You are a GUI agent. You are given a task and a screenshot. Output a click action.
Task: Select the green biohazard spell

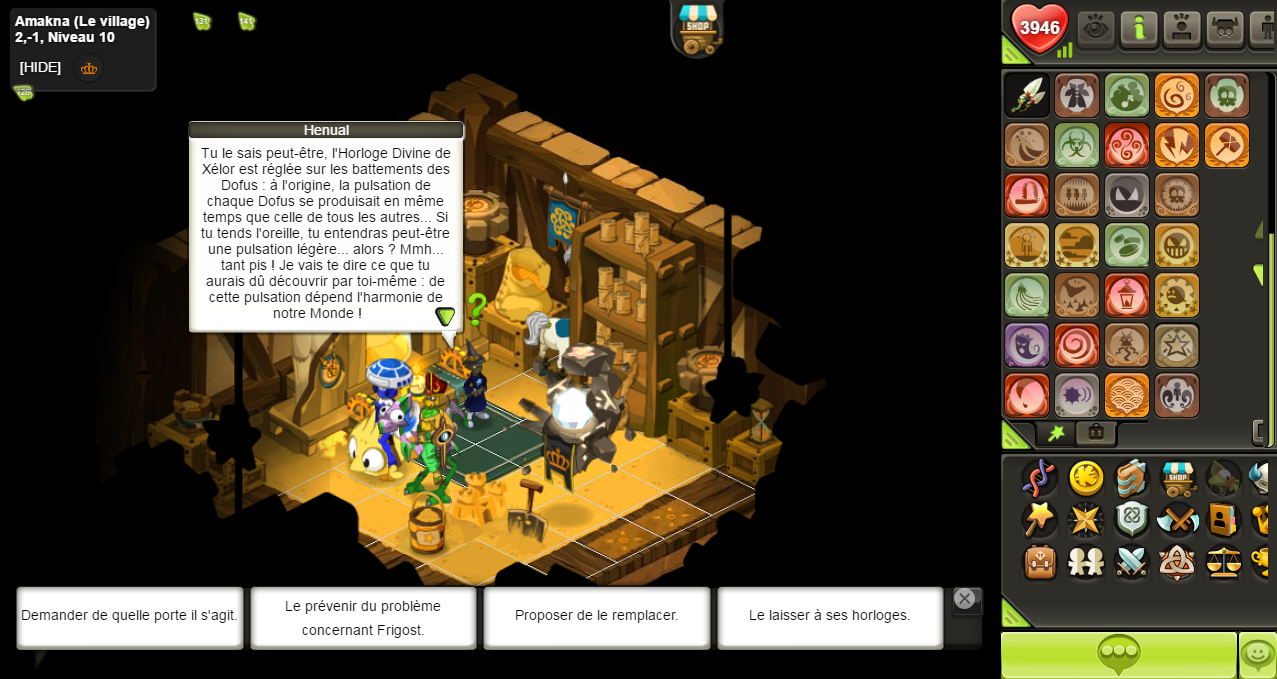[1077, 145]
